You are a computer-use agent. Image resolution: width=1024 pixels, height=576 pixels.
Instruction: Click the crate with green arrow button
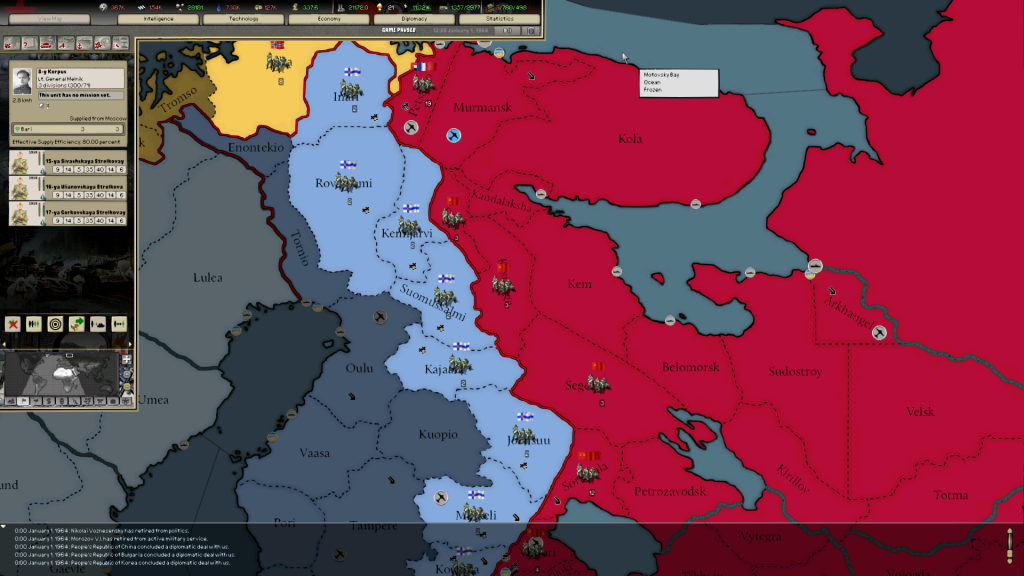coord(77,324)
